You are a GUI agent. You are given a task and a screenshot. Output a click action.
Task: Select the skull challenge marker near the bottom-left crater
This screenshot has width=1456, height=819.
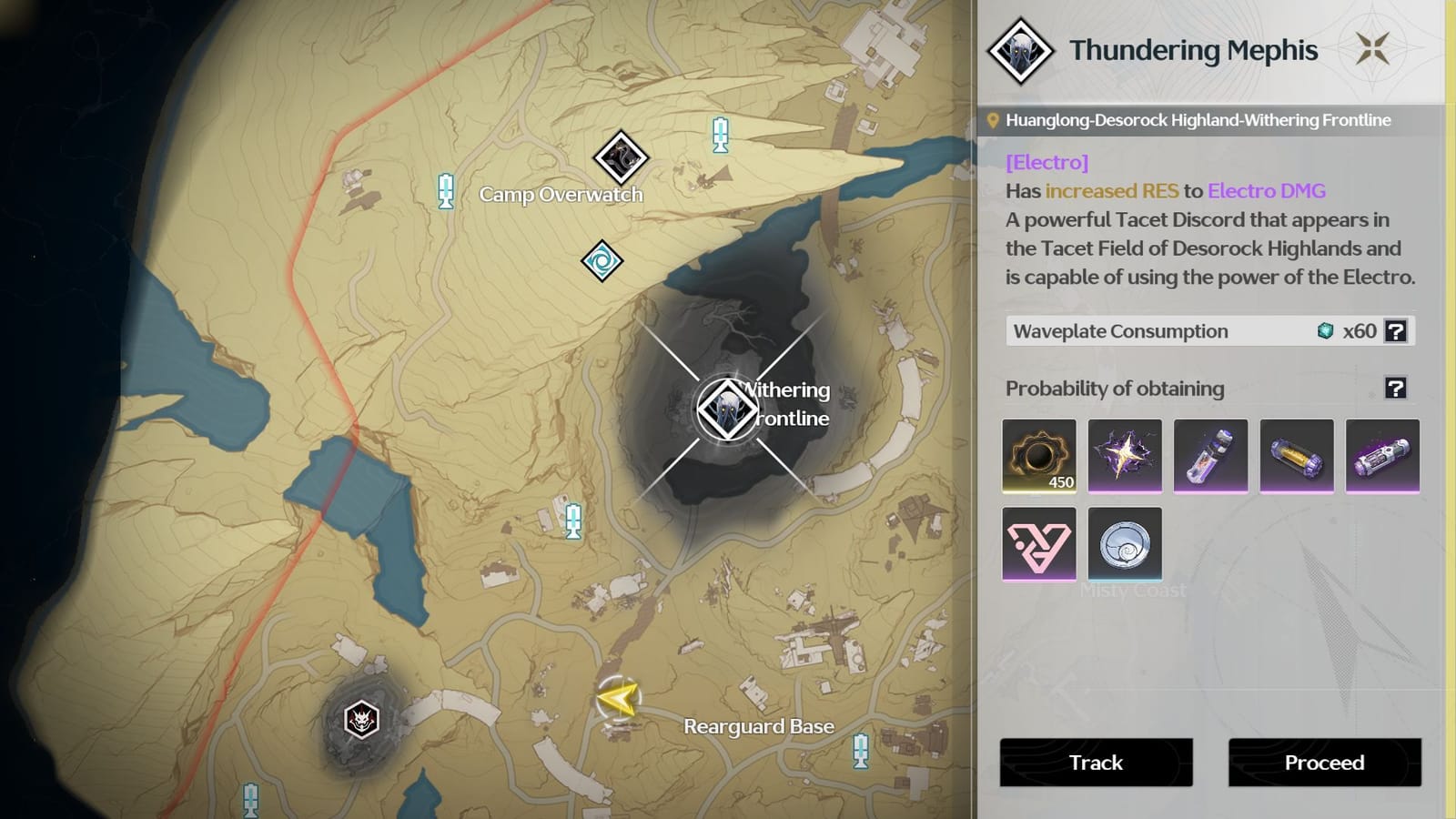[362, 718]
